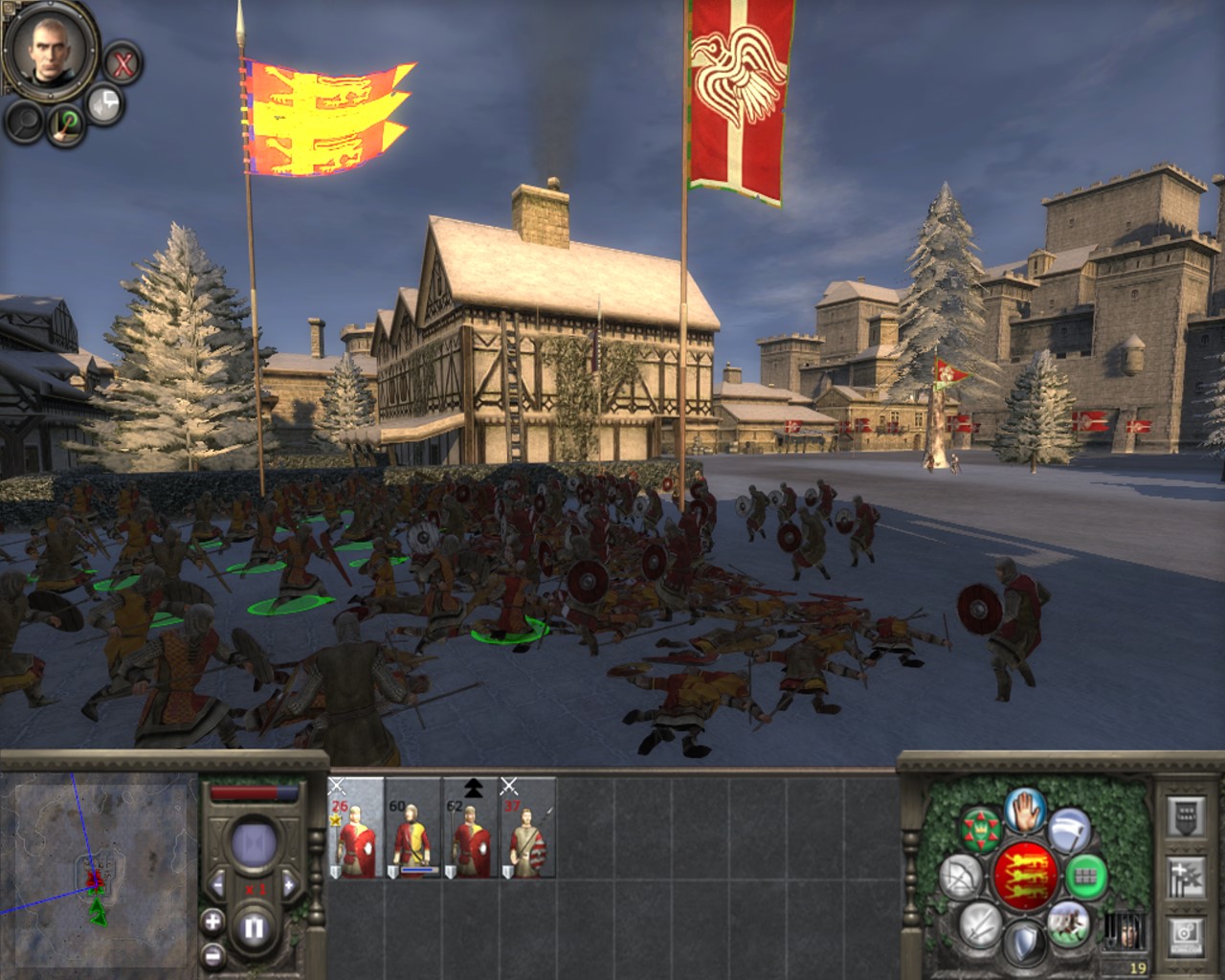Dismiss the advisor with the red X
The image size is (1225, 980).
122,64
